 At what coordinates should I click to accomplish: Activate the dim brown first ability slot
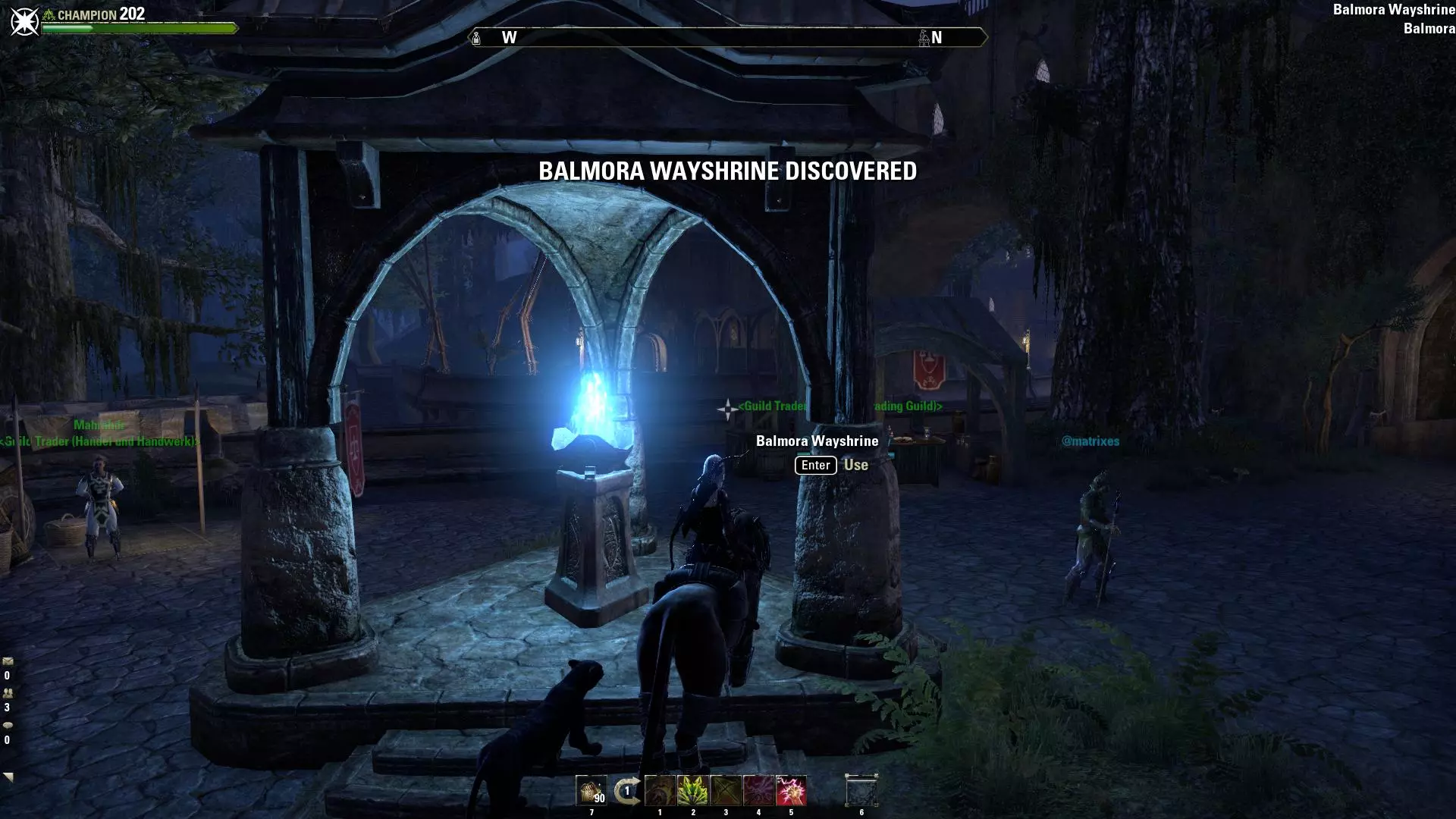660,791
